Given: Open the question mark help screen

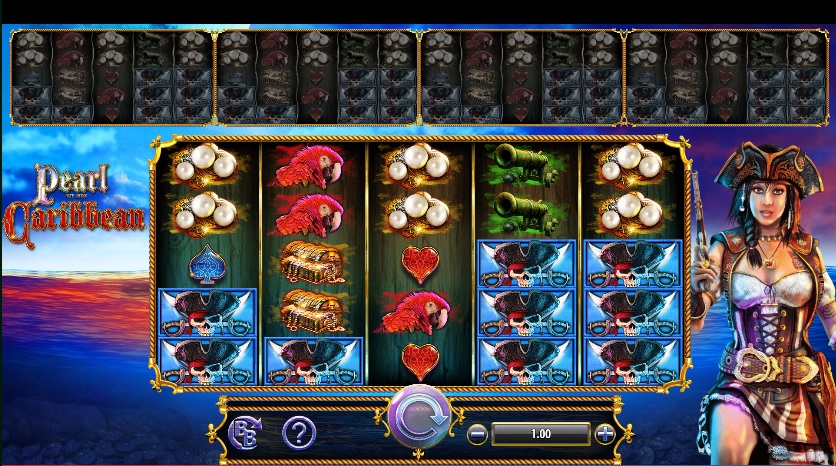Looking at the screenshot, I should (x=299, y=432).
